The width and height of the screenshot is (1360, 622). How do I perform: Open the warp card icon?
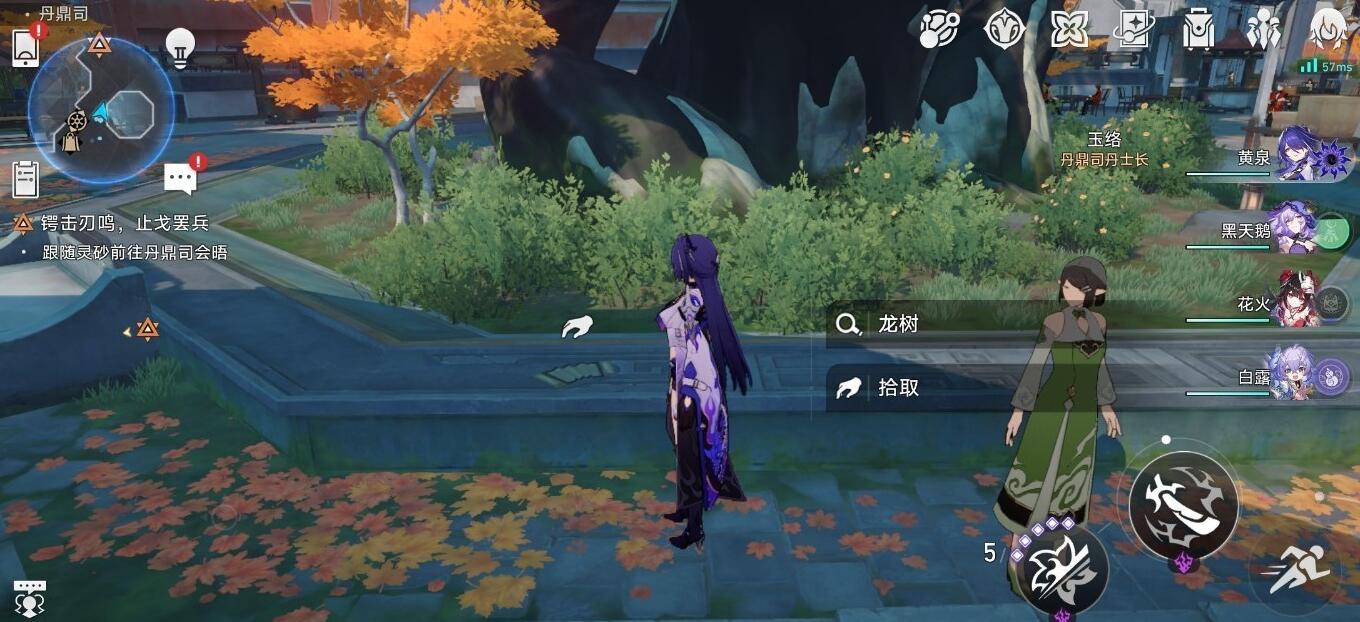coord(1134,29)
